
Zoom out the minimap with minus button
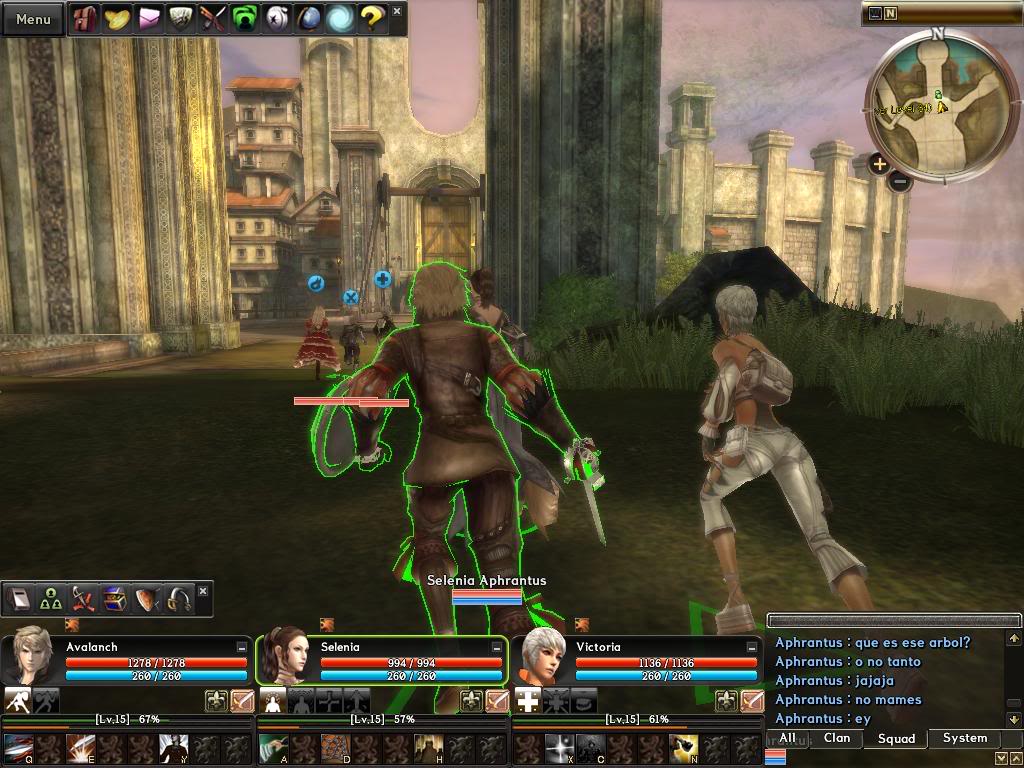tap(899, 181)
